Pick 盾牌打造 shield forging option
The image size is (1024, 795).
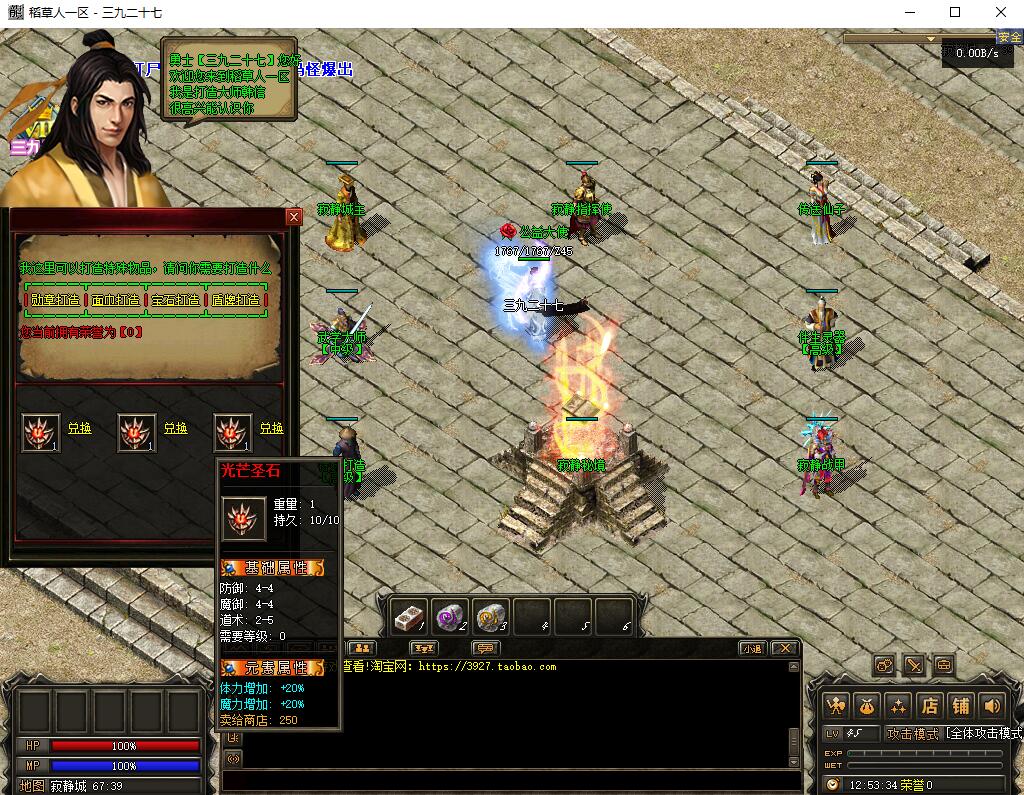pyautogui.click(x=236, y=299)
